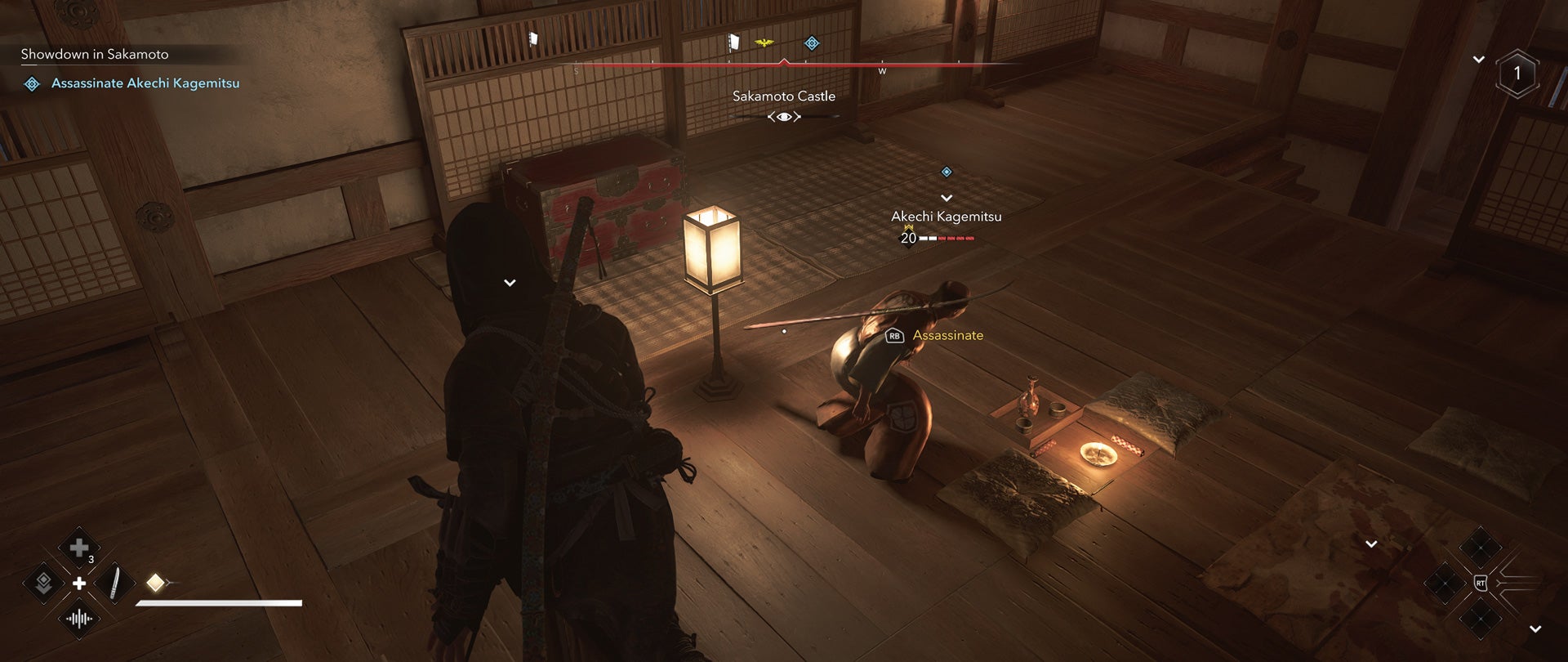Click the hexagonal quest tracker showing 1
The height and width of the screenshot is (662, 1568).
point(1517,72)
